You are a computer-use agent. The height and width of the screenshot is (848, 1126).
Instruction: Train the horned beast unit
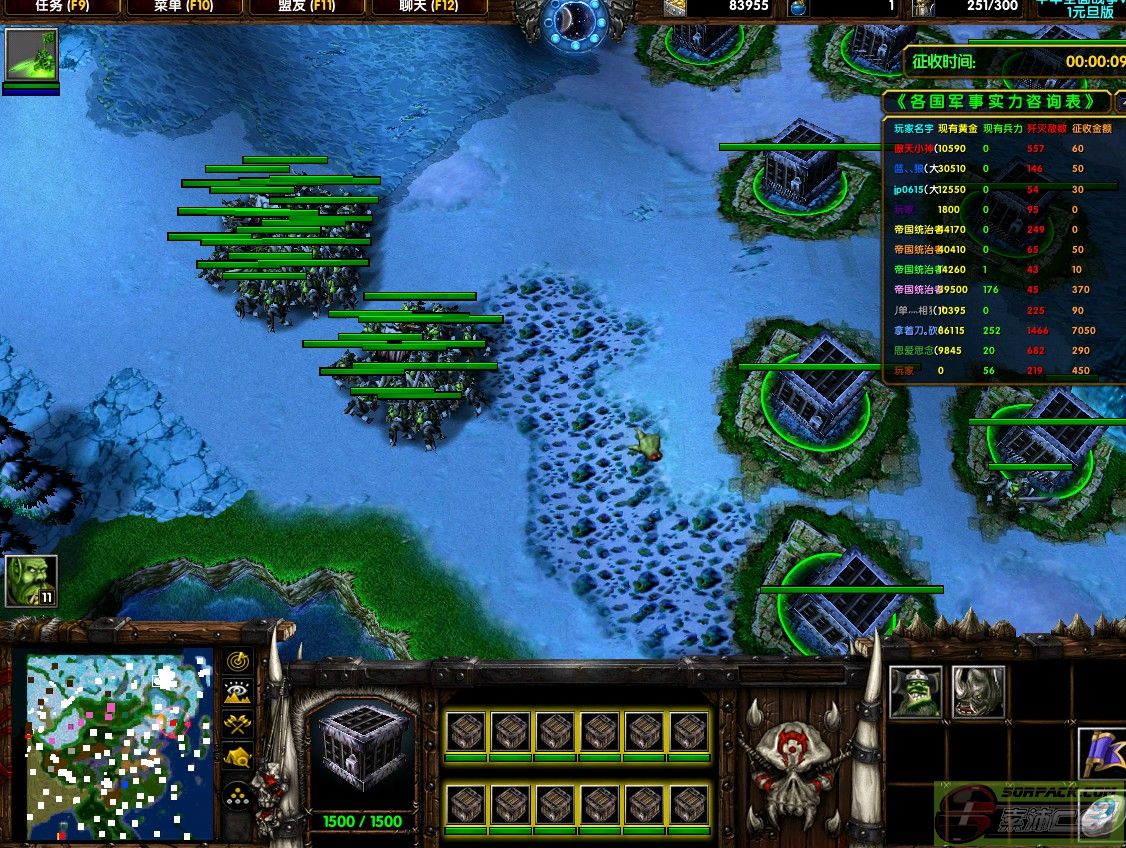(x=977, y=691)
